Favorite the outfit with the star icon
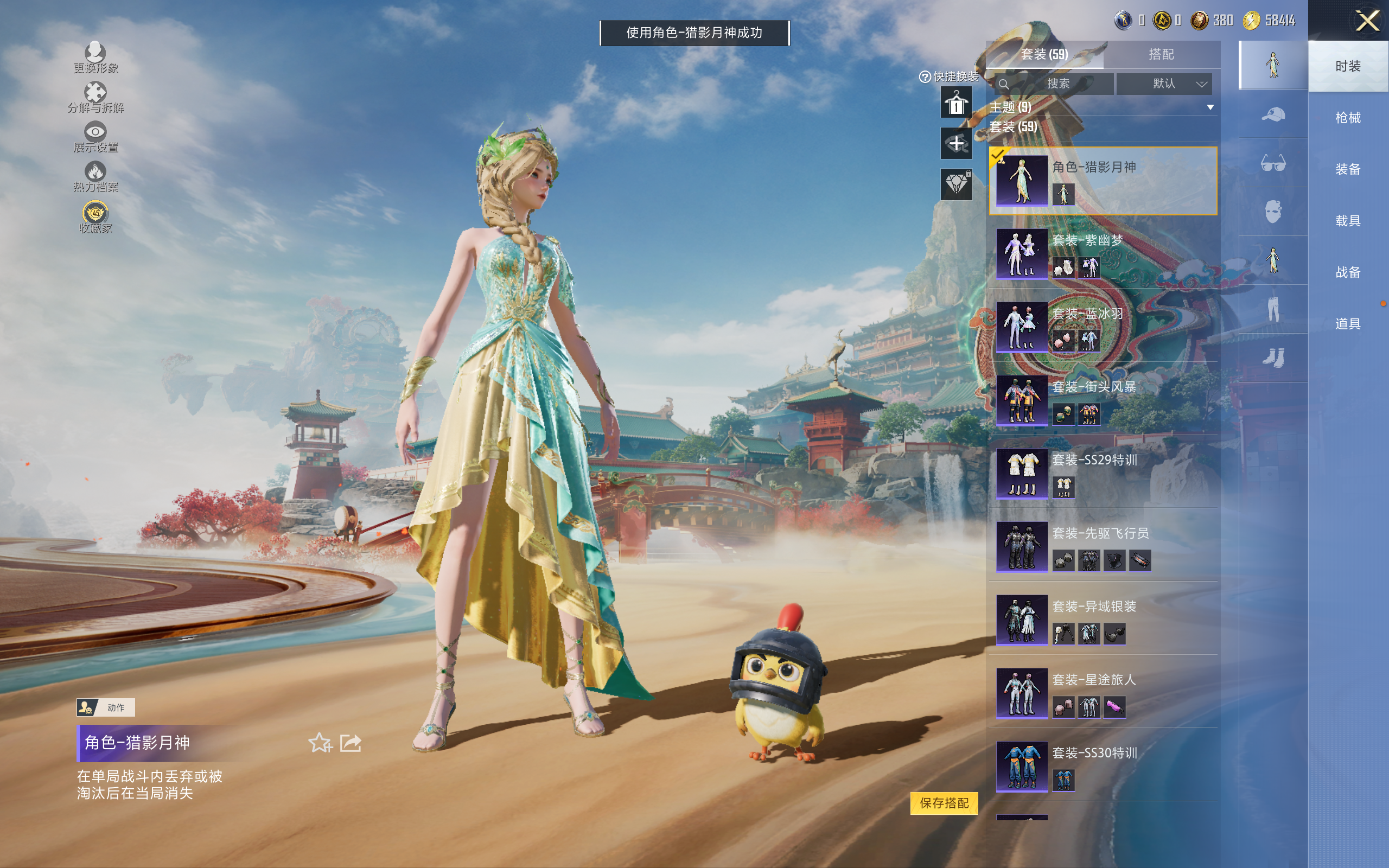The height and width of the screenshot is (868, 1389). click(x=320, y=743)
